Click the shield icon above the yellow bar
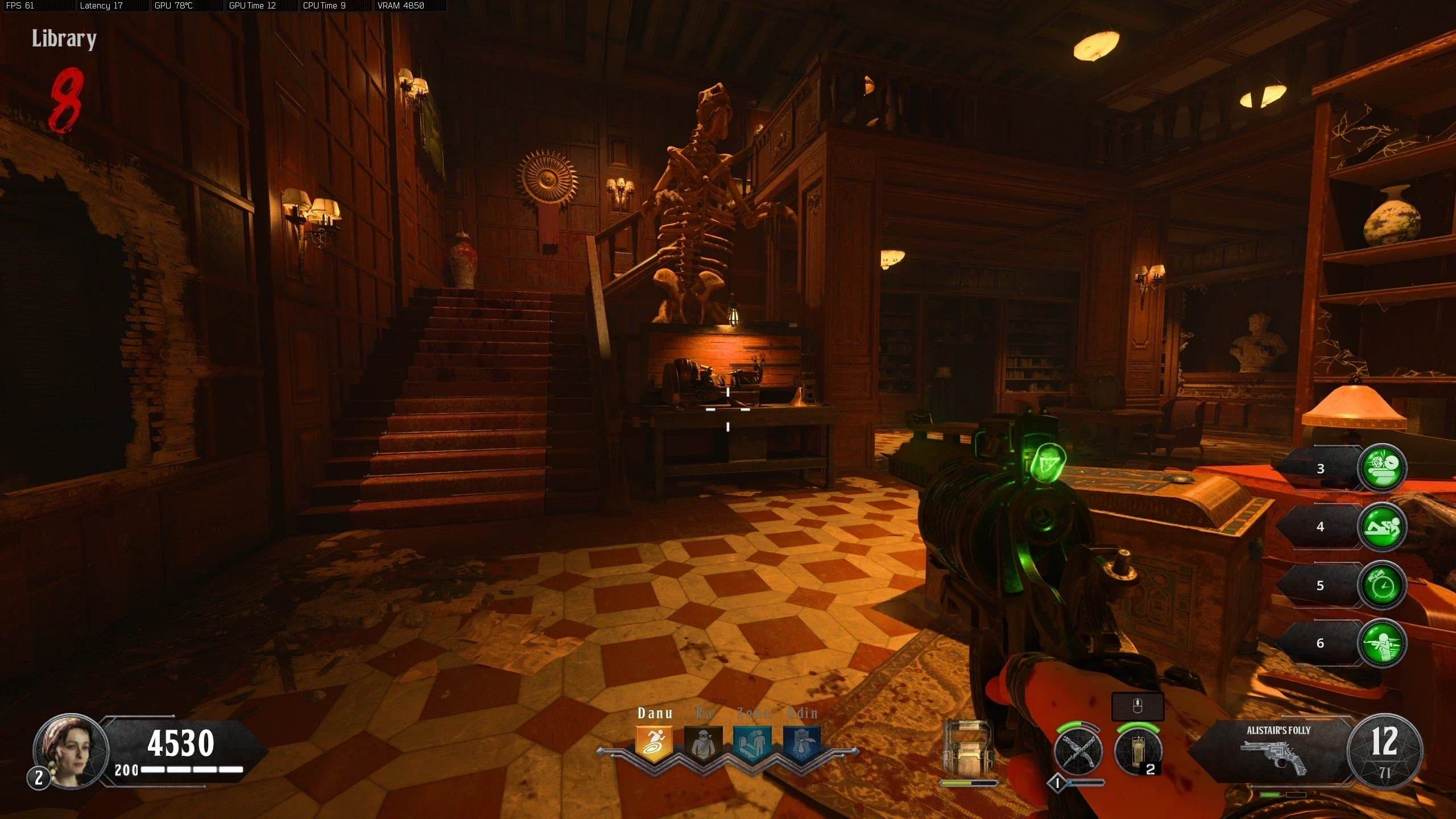Viewport: 1456px width, 819px height. pyautogui.click(x=967, y=749)
